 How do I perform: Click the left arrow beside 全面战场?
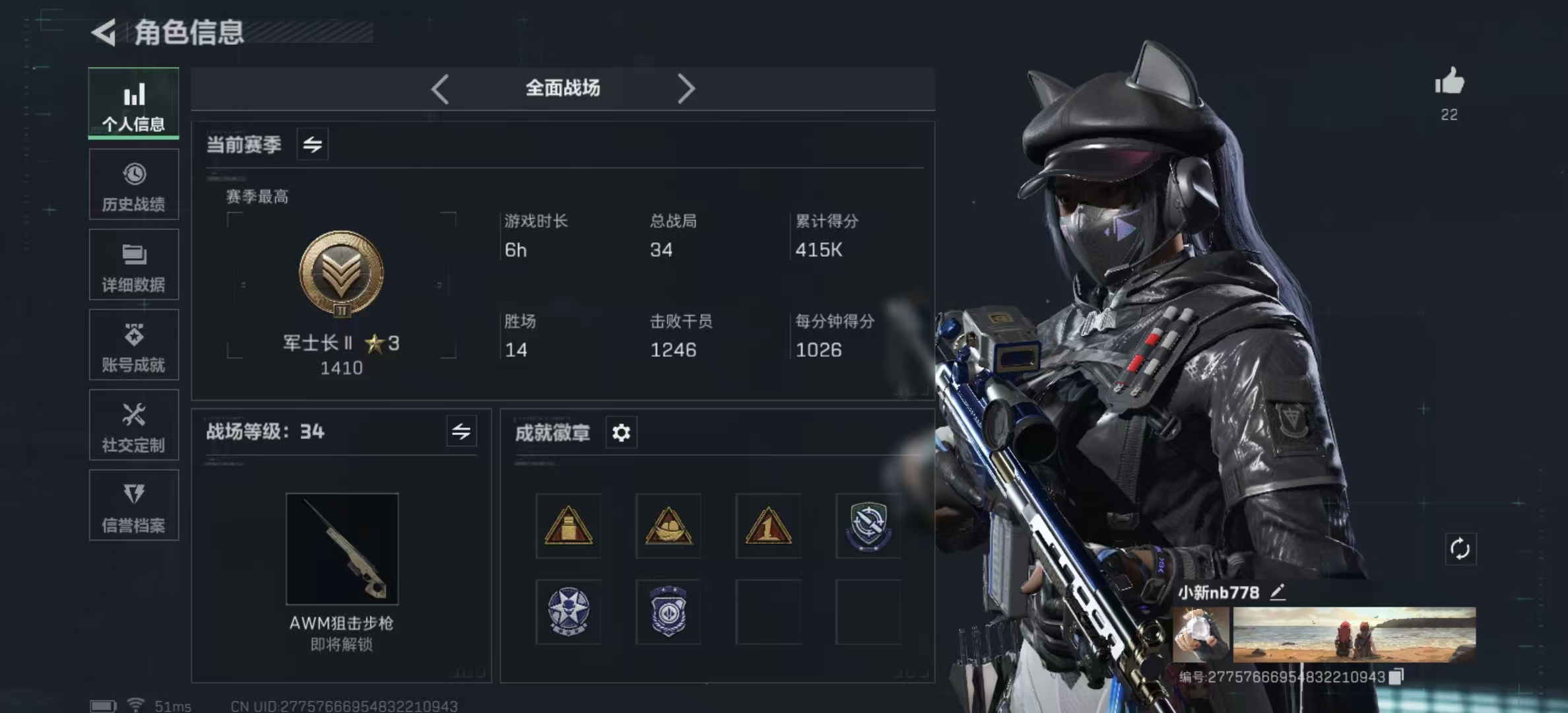pyautogui.click(x=440, y=88)
